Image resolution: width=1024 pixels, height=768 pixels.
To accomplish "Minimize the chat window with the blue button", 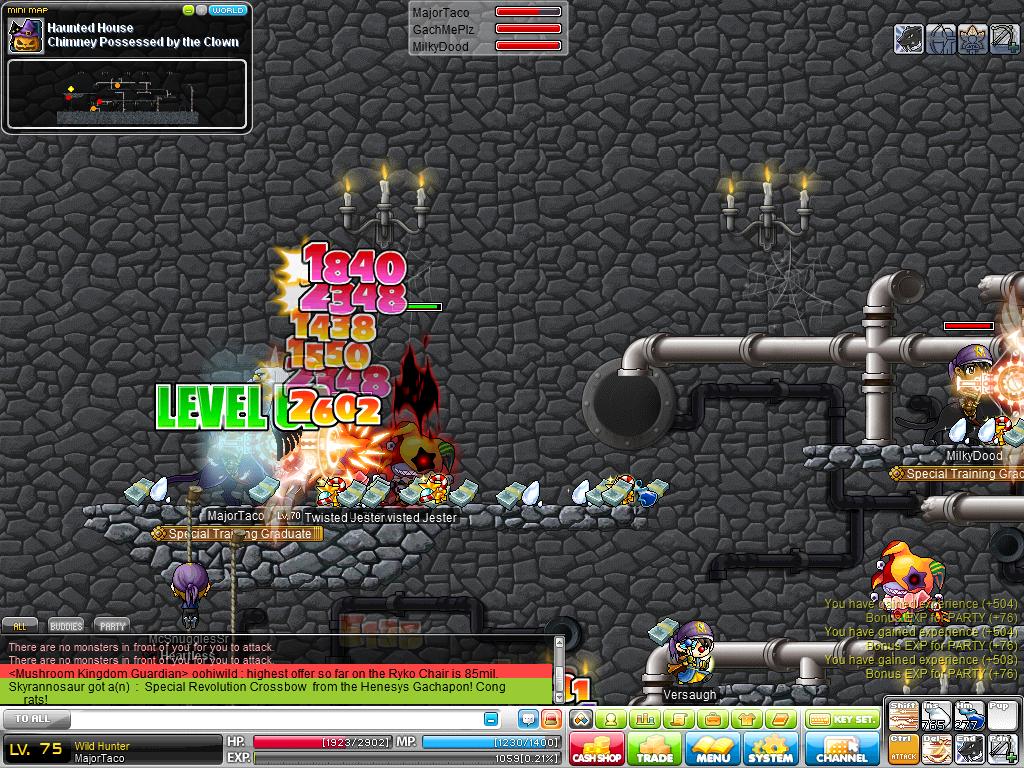I will (491, 719).
